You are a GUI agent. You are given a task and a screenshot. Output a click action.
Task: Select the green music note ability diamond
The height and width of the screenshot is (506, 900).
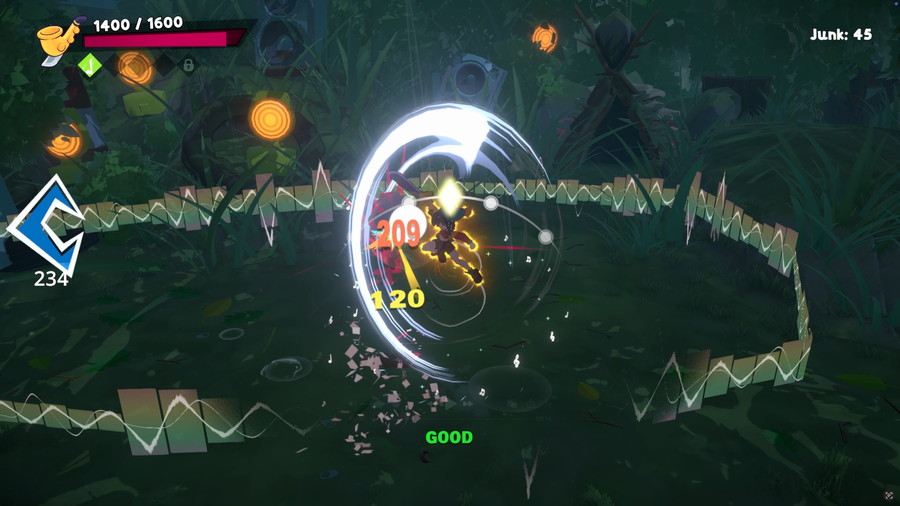[90, 66]
